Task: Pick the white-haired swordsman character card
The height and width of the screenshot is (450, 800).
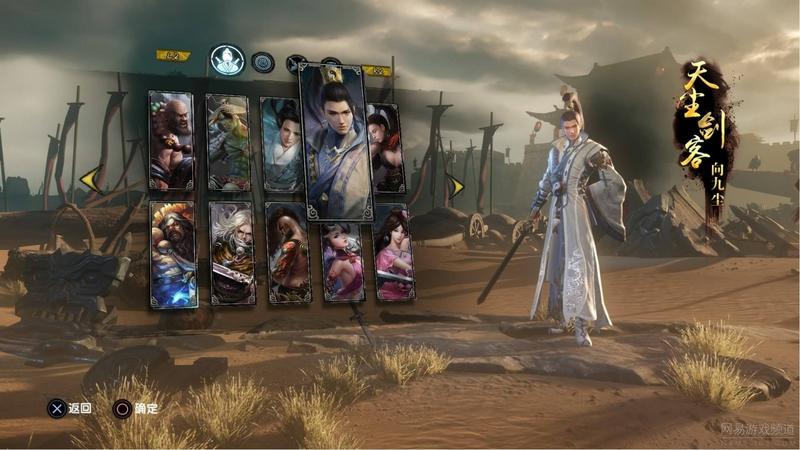Action: [232, 254]
